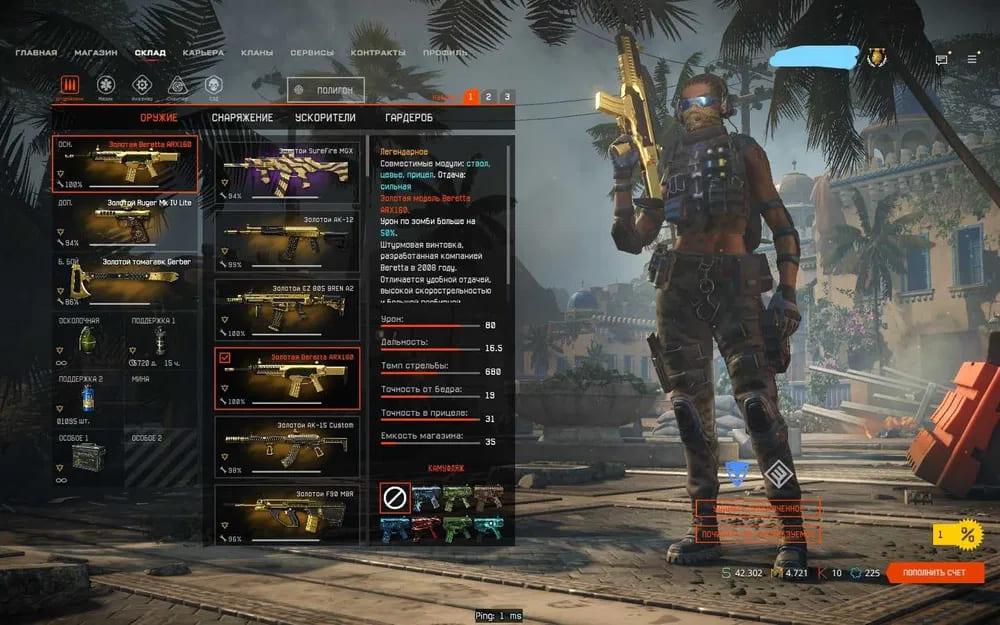Open the Гардероб tab
The width and height of the screenshot is (1000, 625).
pyautogui.click(x=409, y=118)
